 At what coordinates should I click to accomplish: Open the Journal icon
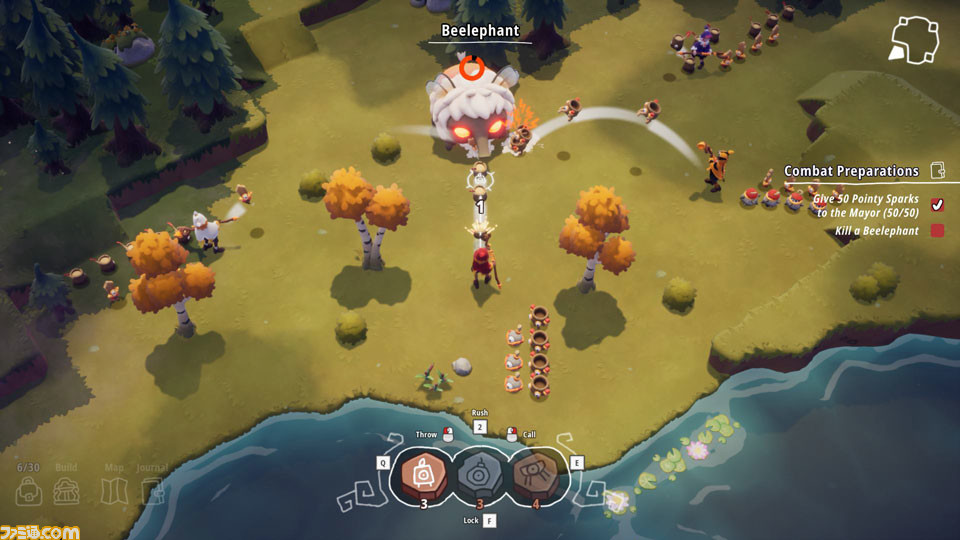coord(152,491)
